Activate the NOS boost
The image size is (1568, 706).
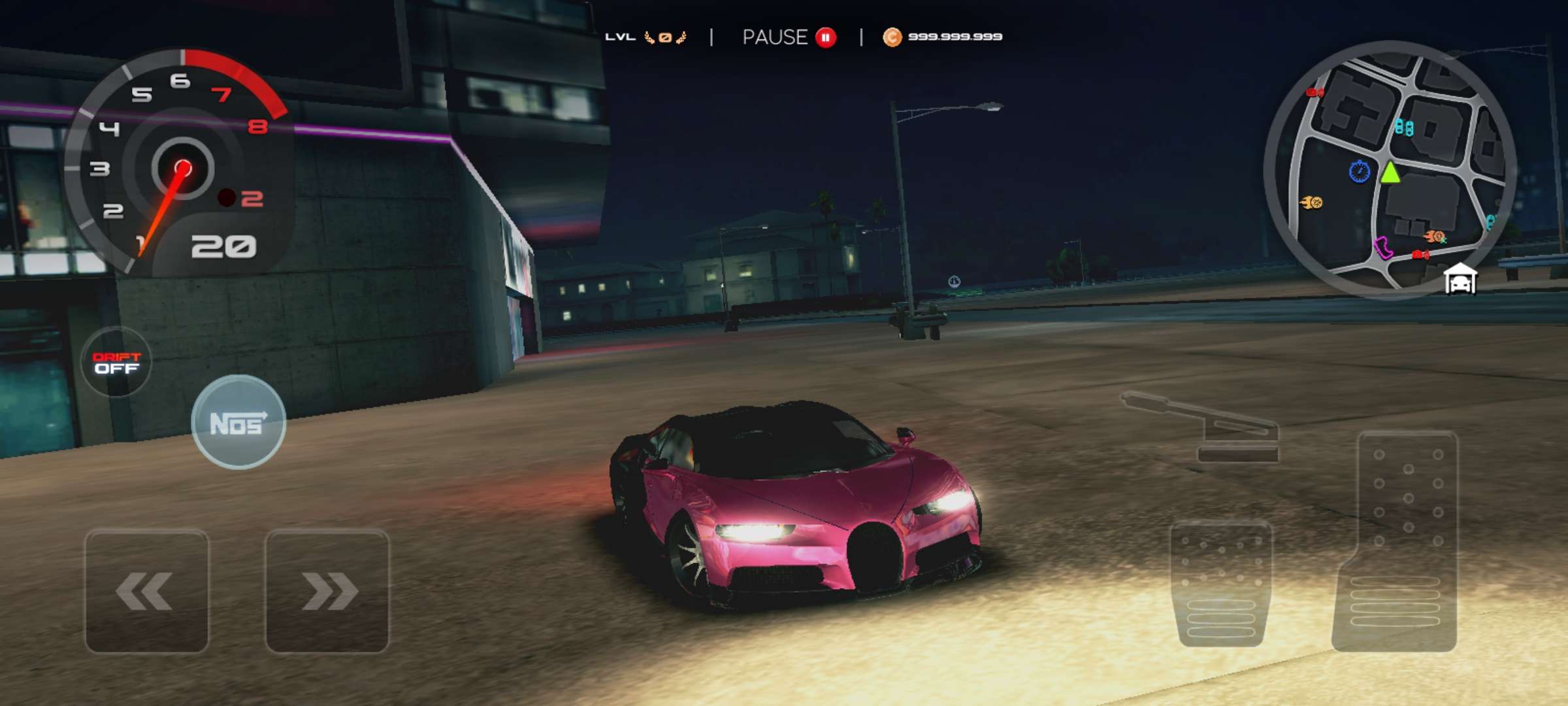(x=238, y=422)
